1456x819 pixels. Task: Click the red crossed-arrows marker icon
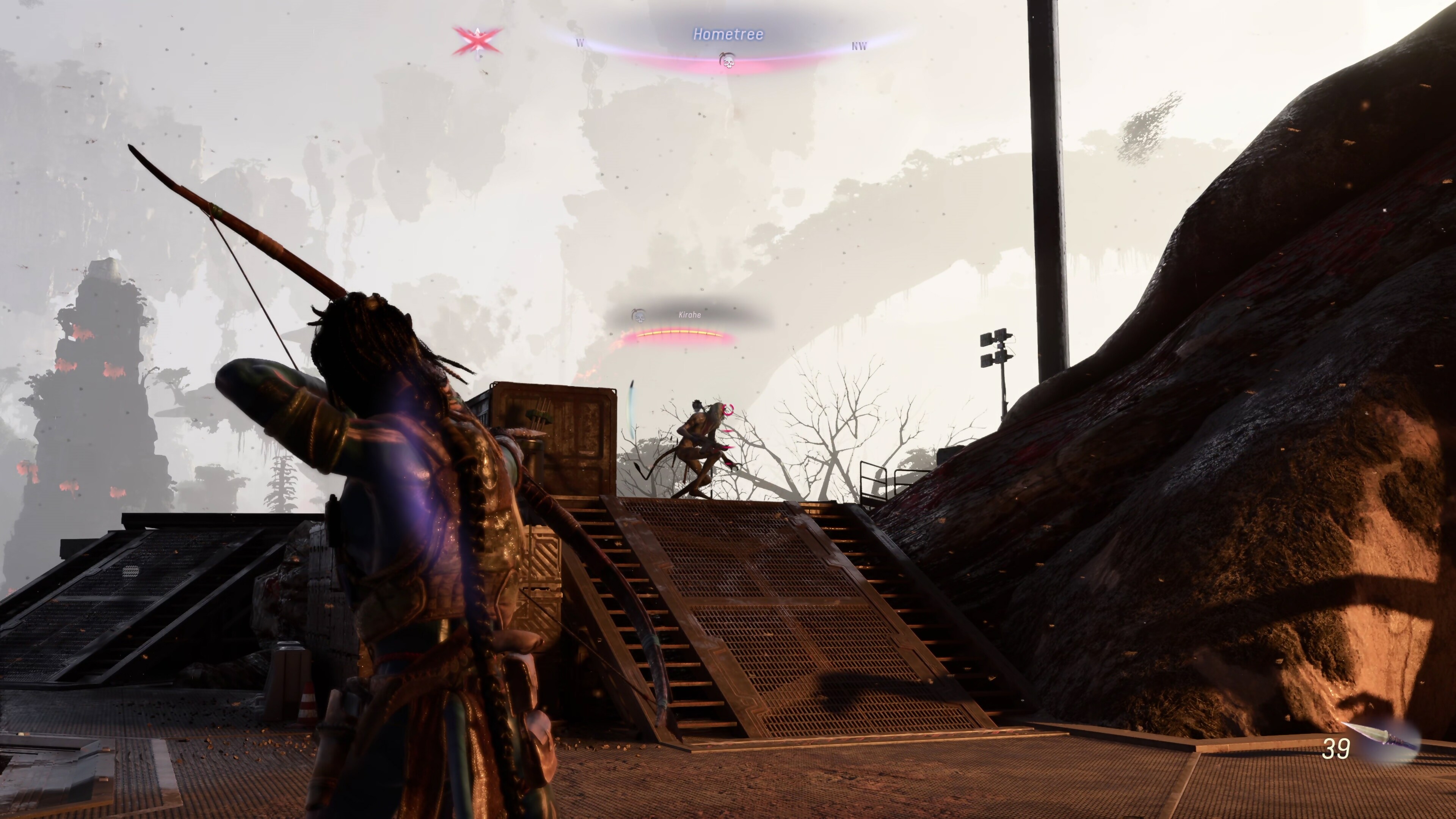[478, 41]
